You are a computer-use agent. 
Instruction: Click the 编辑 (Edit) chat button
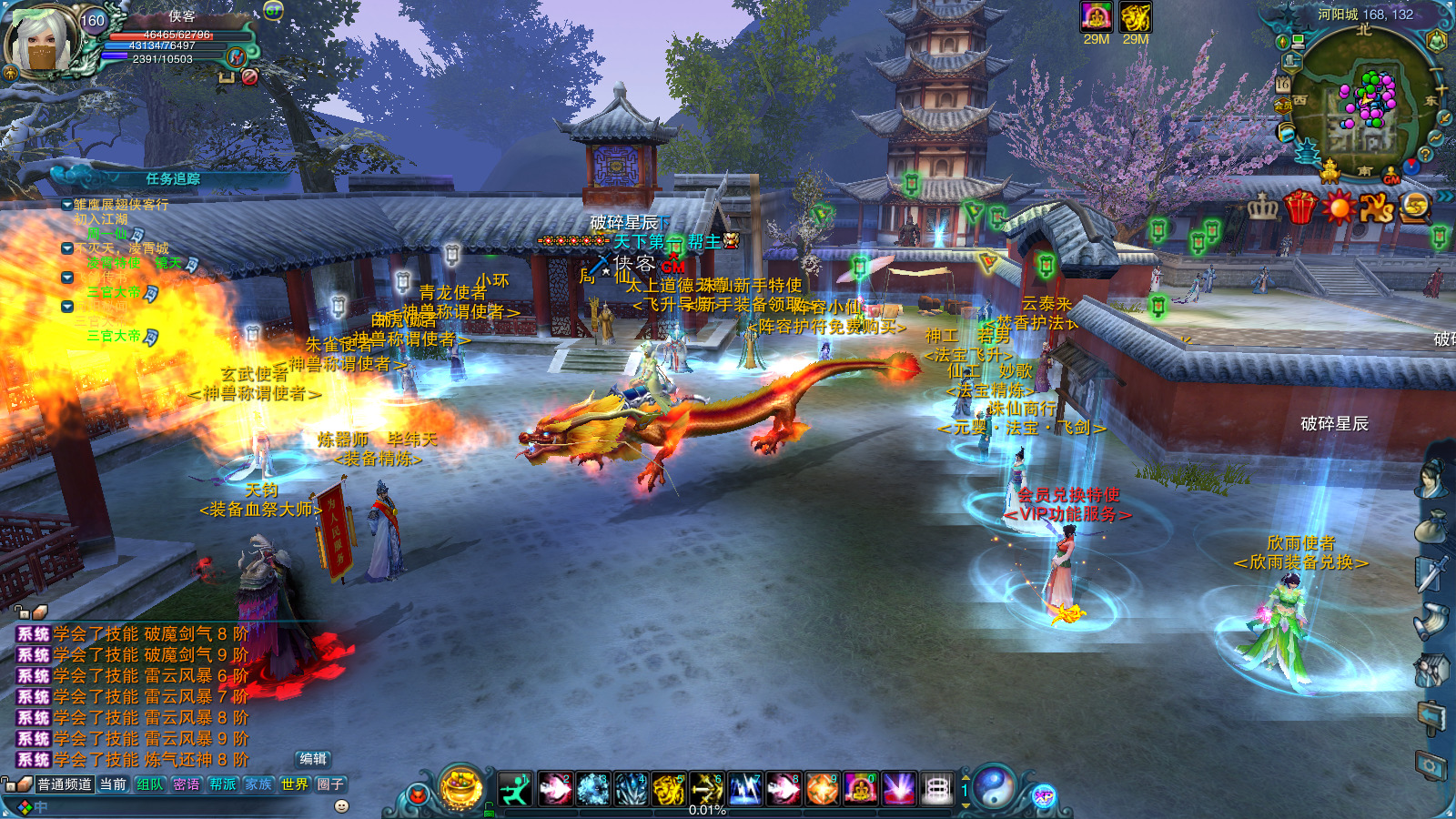coord(313,759)
